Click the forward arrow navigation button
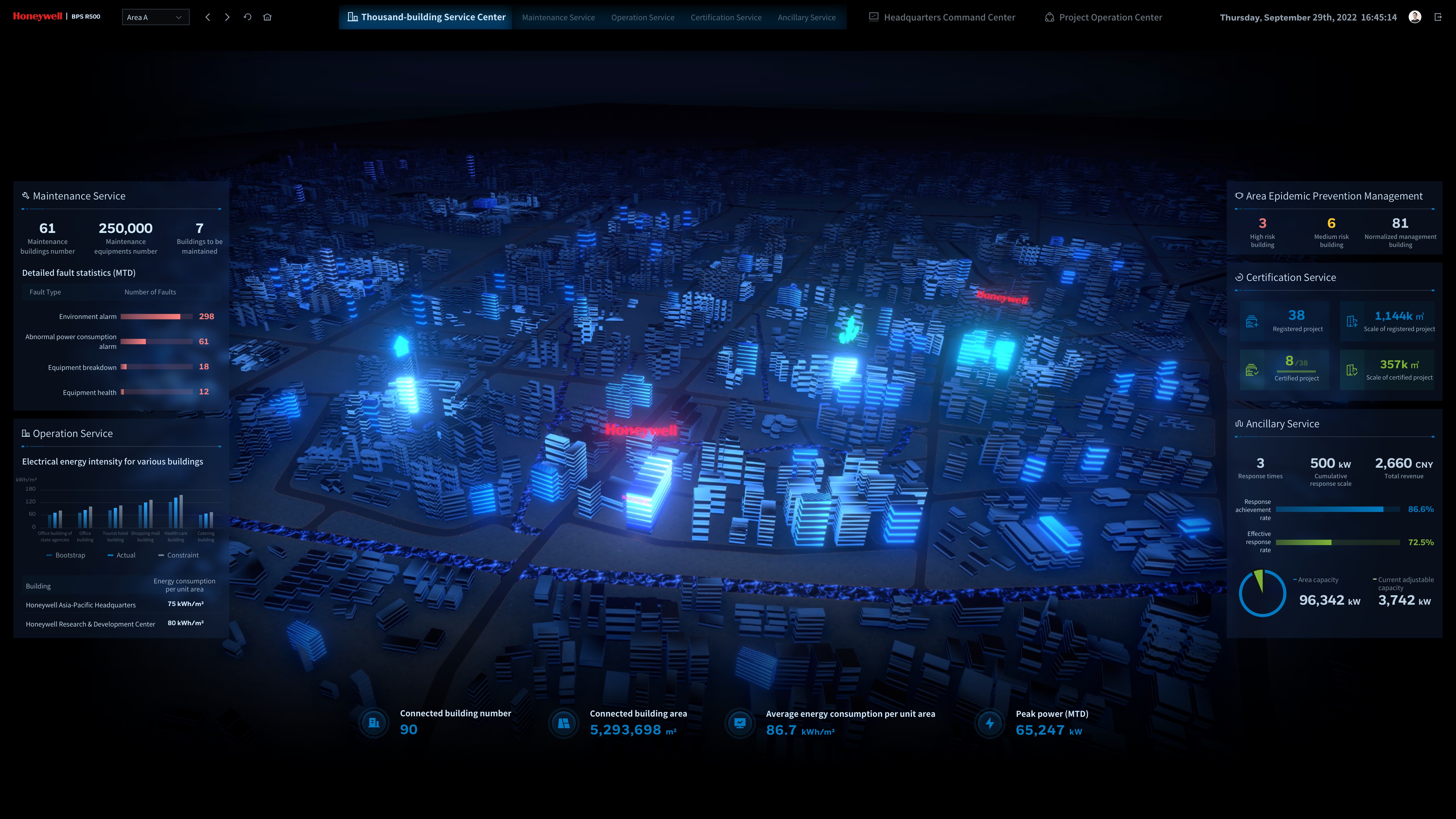The image size is (1456, 819). click(x=227, y=18)
